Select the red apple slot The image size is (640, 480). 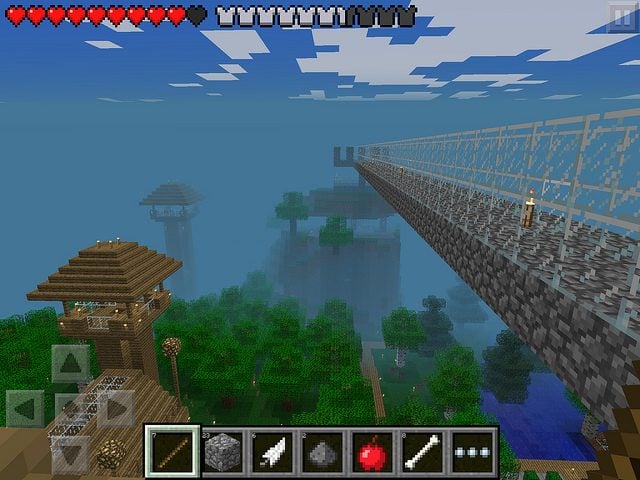pyautogui.click(x=372, y=452)
